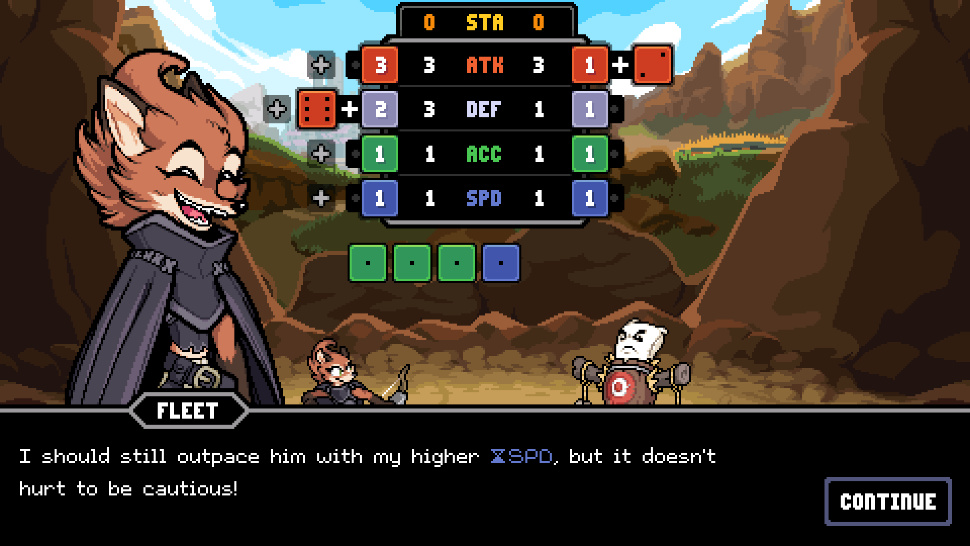Click Fleet's blue SPD tile

click(379, 197)
